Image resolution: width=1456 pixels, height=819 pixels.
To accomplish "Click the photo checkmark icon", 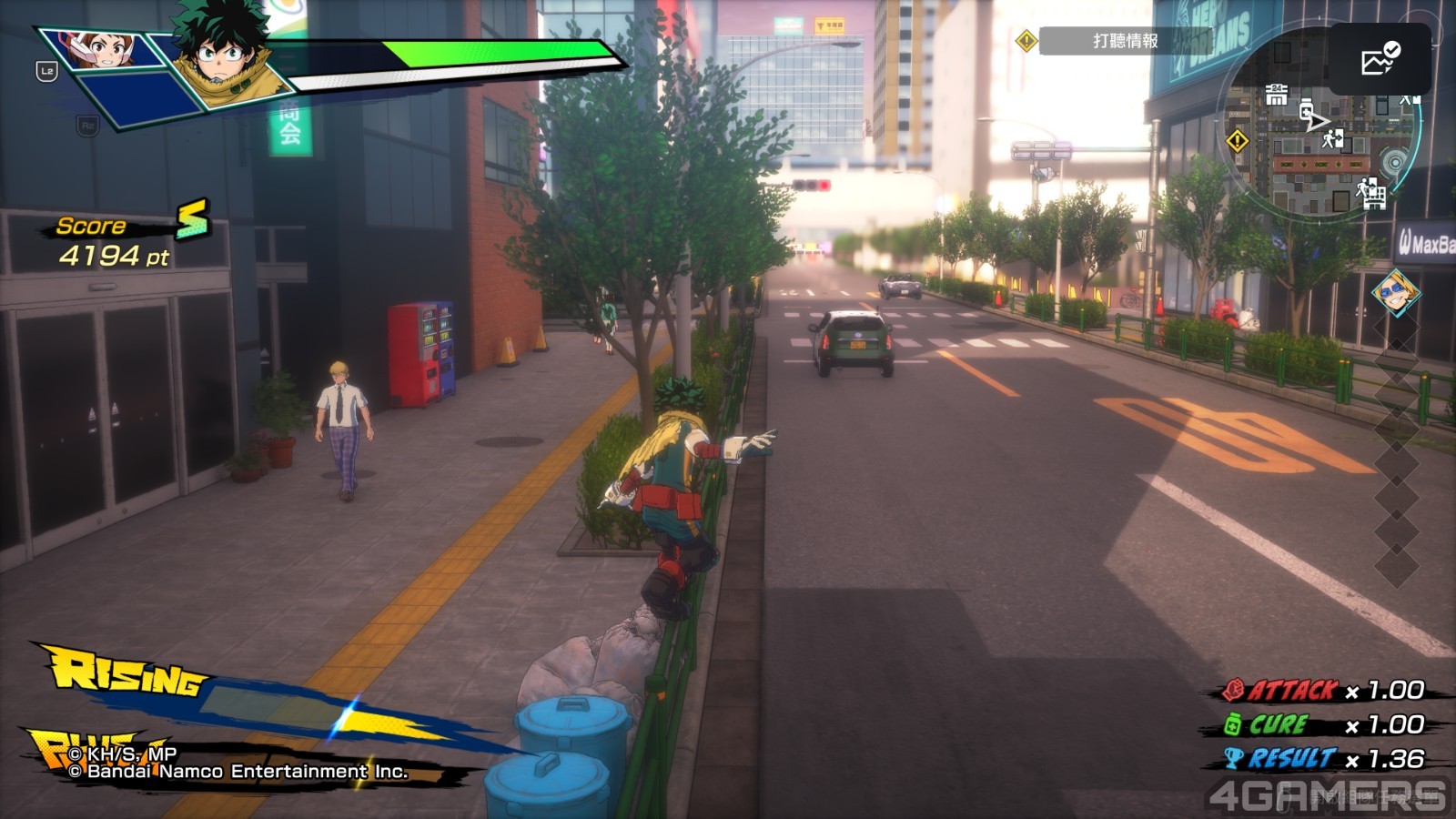I will (x=1380, y=58).
